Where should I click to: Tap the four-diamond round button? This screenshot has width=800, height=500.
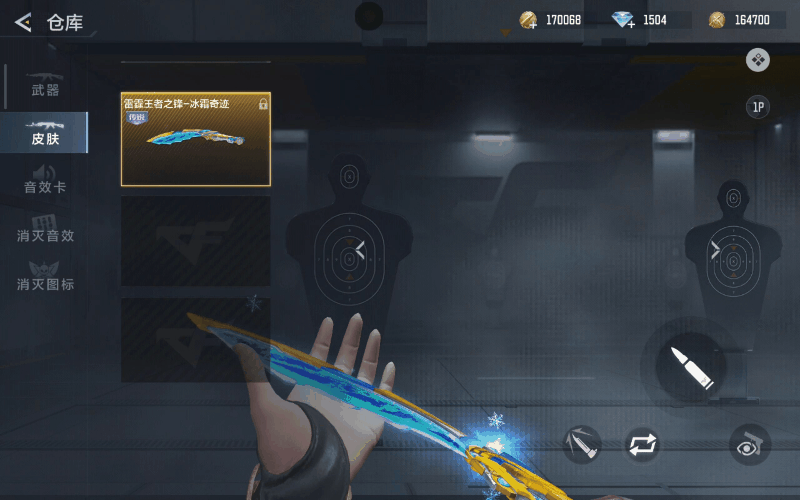pyautogui.click(x=758, y=60)
